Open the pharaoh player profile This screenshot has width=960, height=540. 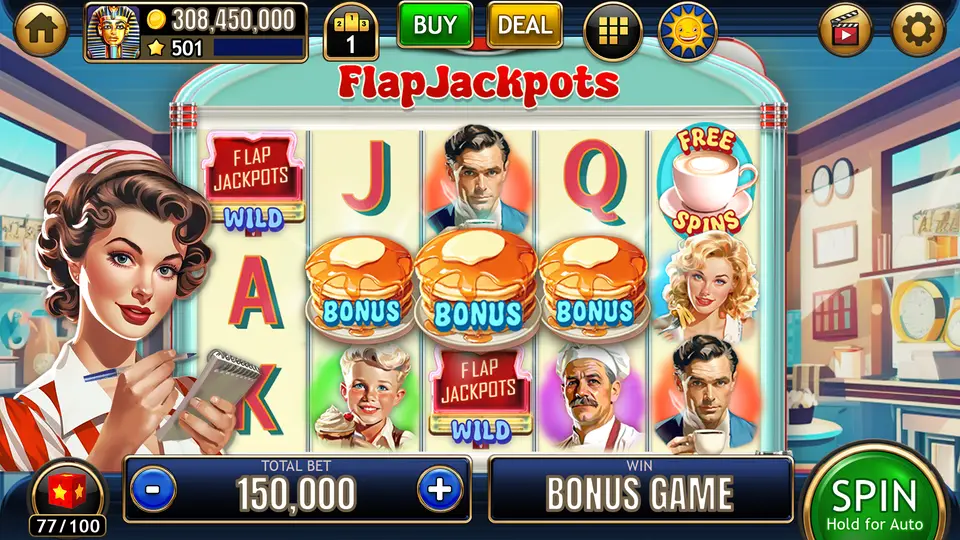[113, 32]
